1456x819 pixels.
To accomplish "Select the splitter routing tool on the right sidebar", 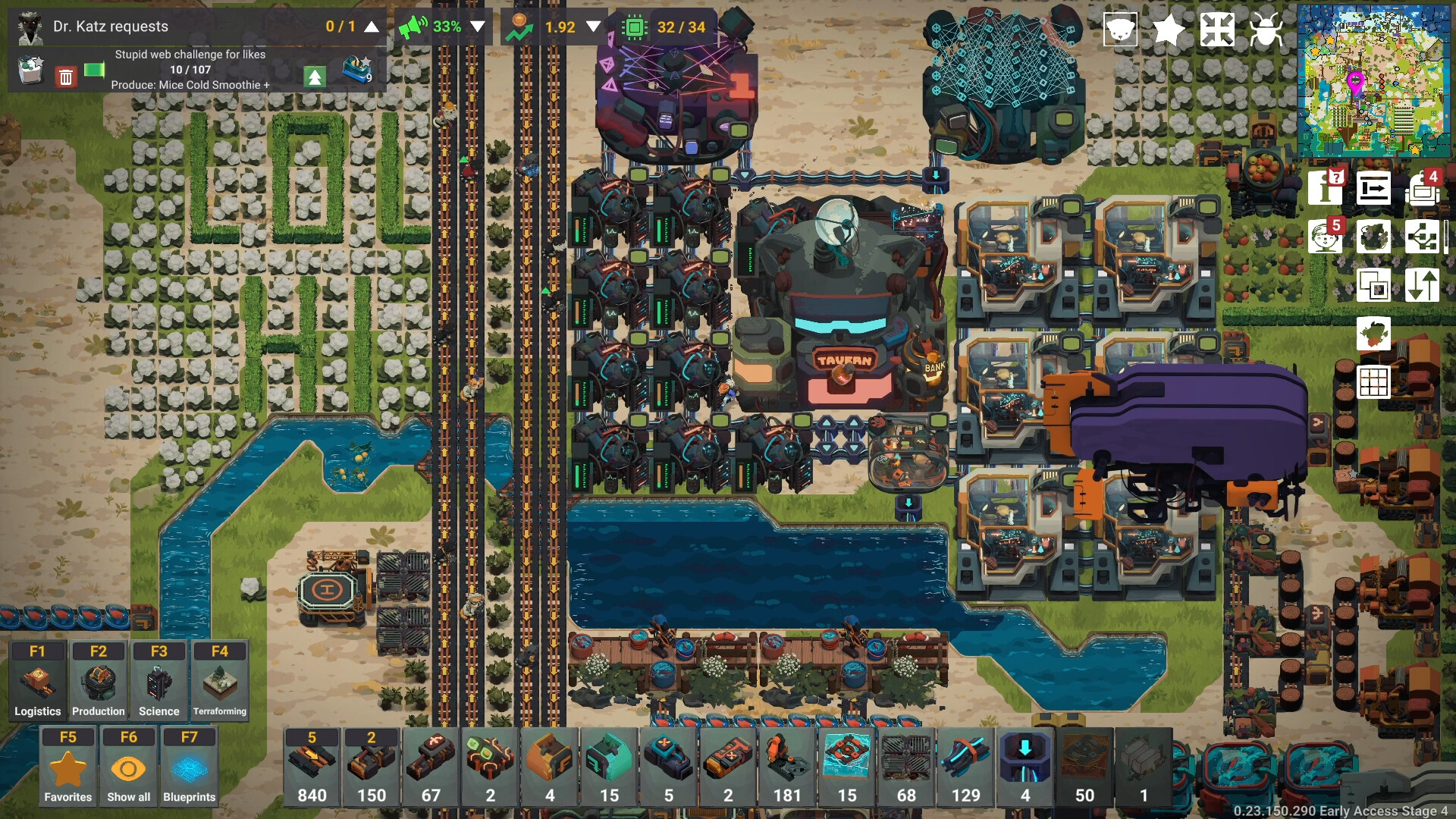I will 1423,237.
